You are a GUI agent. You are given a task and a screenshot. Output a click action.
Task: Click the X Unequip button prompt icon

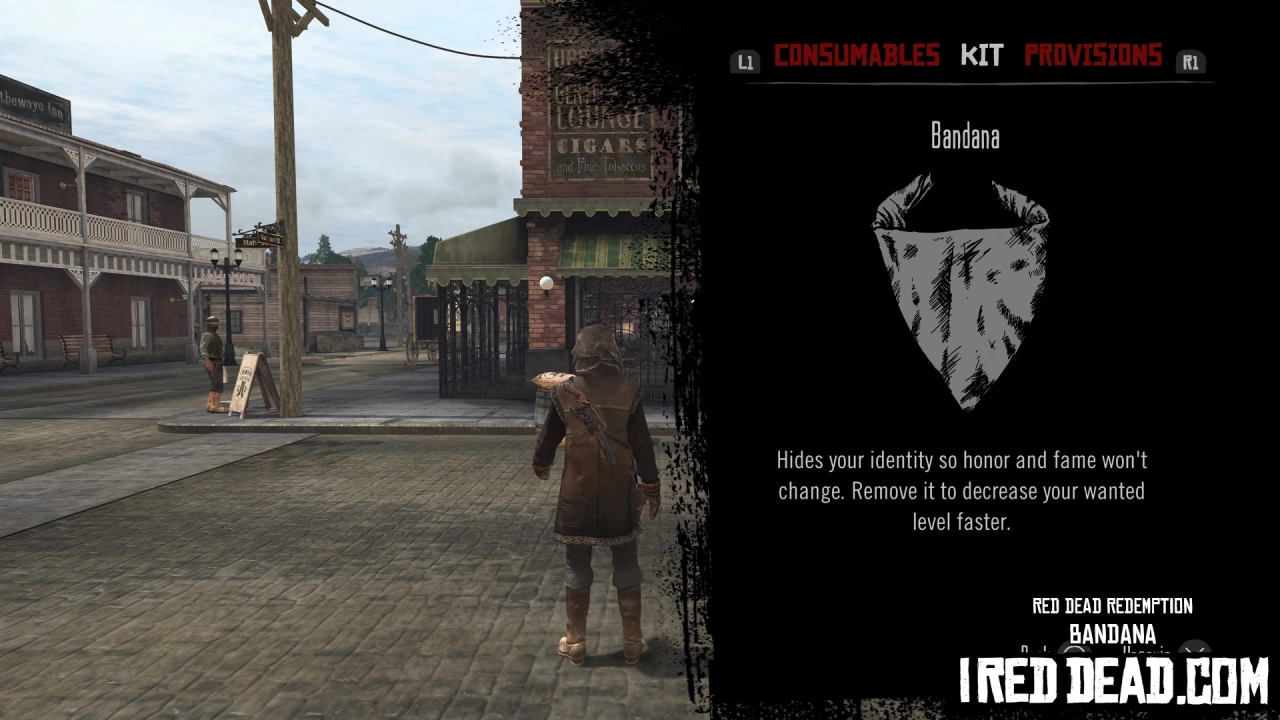(1193, 649)
